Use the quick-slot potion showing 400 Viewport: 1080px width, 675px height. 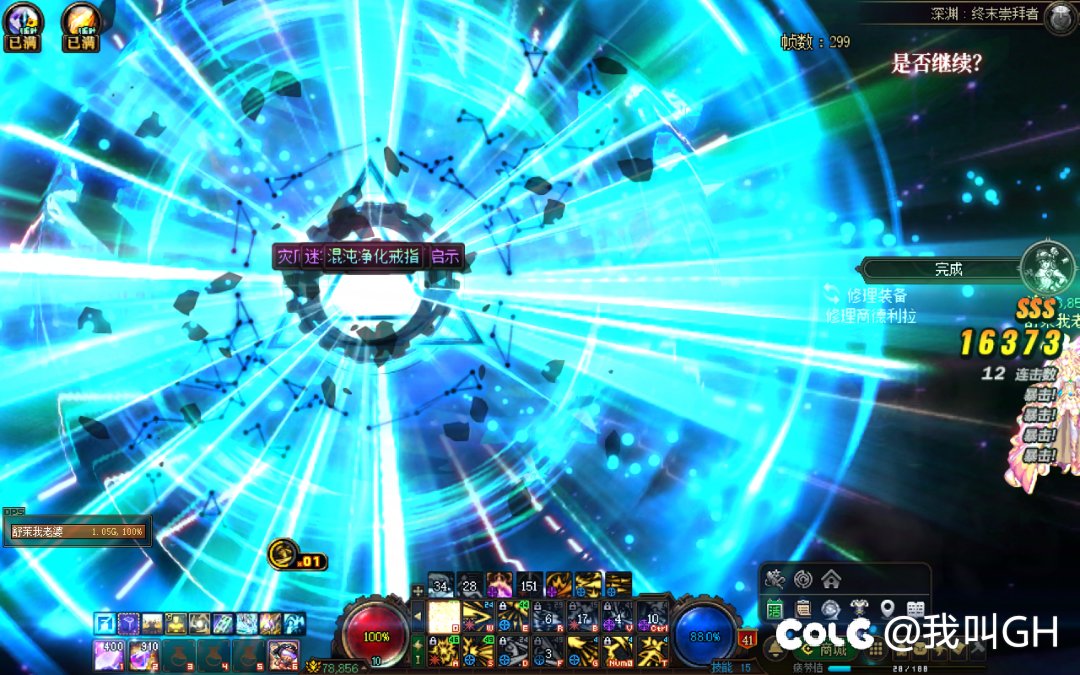click(x=108, y=654)
